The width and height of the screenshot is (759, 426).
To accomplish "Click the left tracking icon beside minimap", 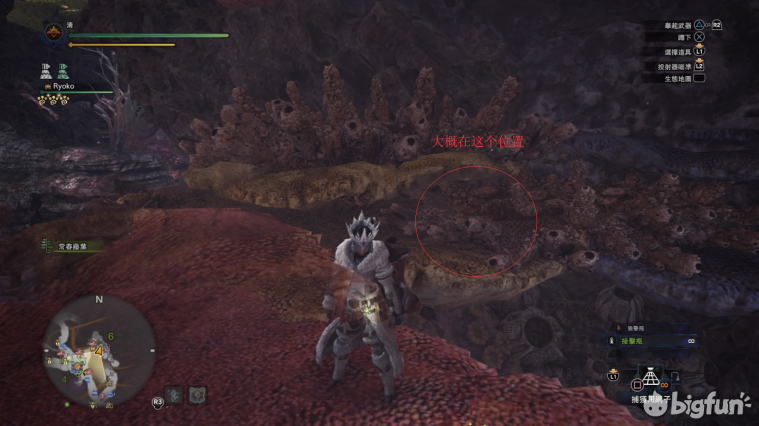I will point(175,395).
